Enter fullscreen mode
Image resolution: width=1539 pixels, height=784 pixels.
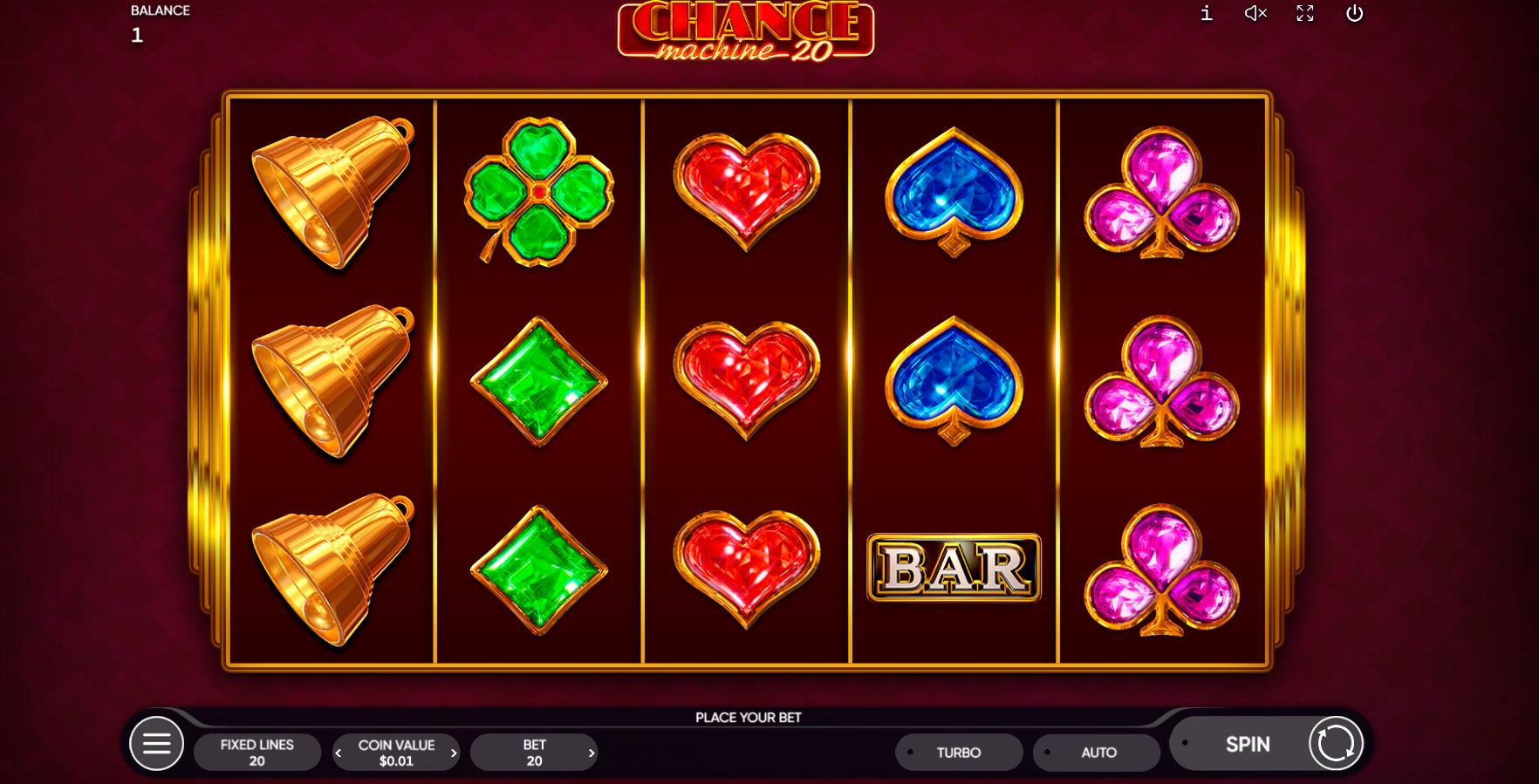click(1304, 13)
